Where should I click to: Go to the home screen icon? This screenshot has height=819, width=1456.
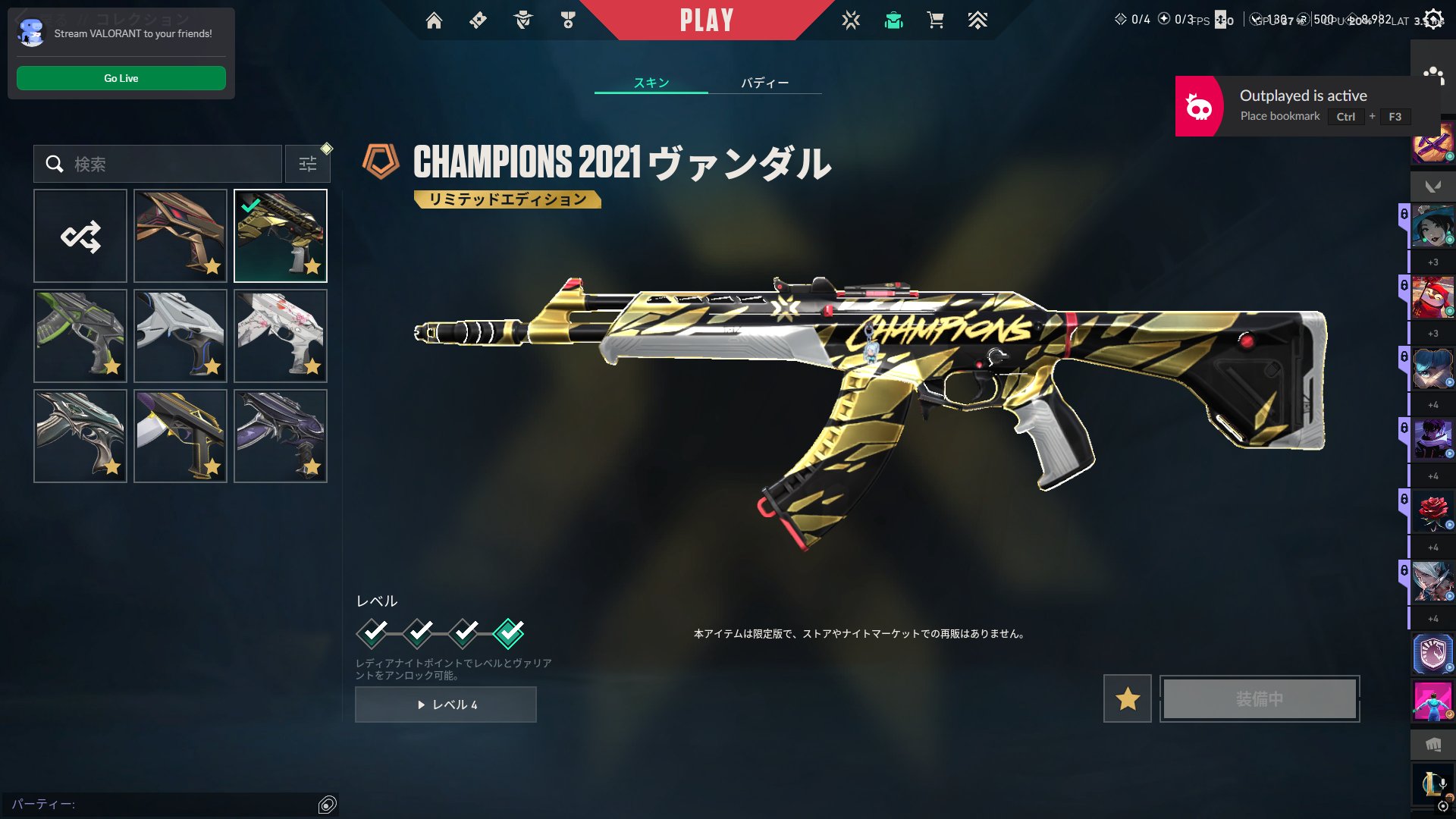click(434, 20)
